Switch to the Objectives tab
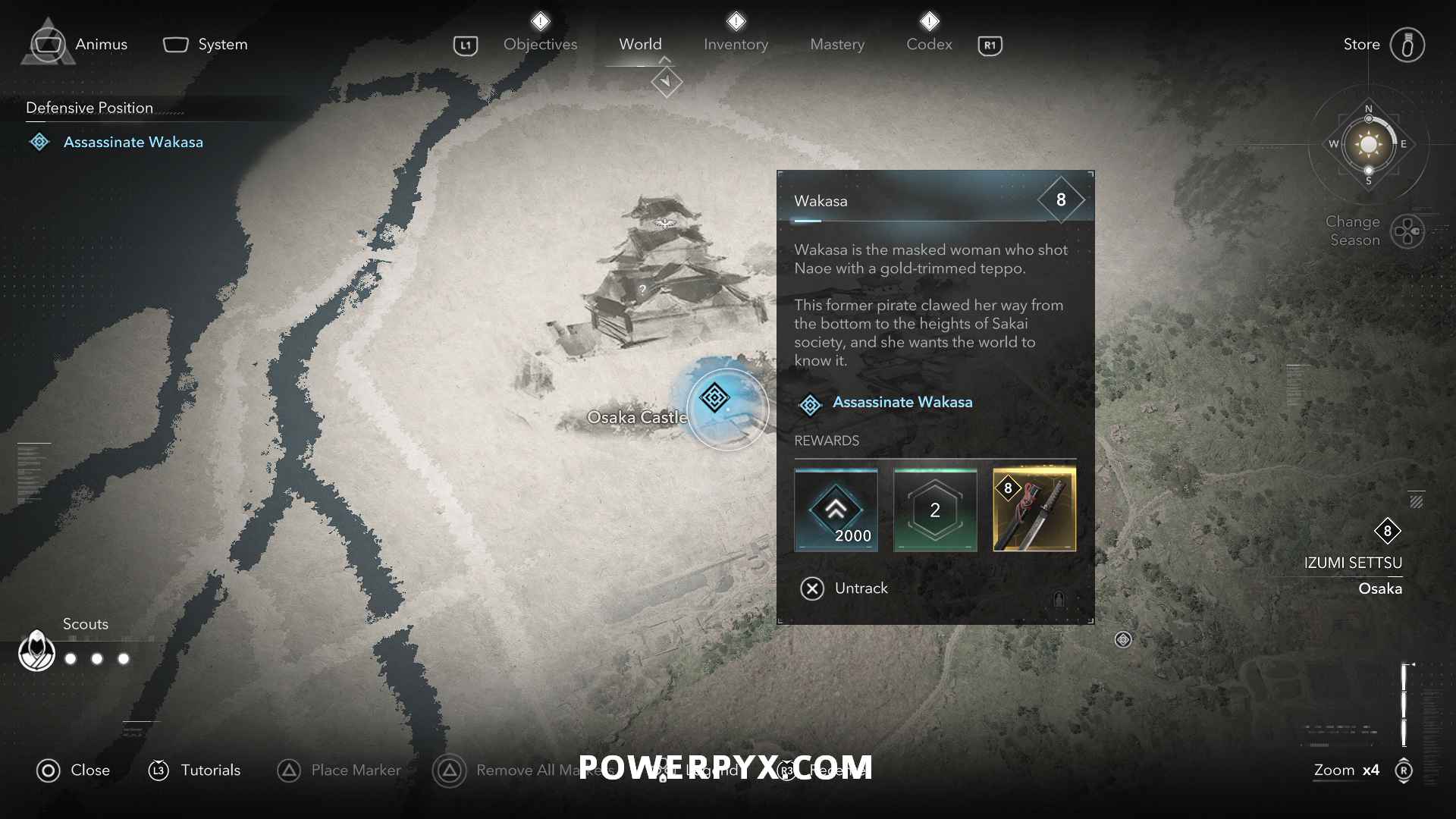The image size is (1456, 819). pyautogui.click(x=540, y=44)
